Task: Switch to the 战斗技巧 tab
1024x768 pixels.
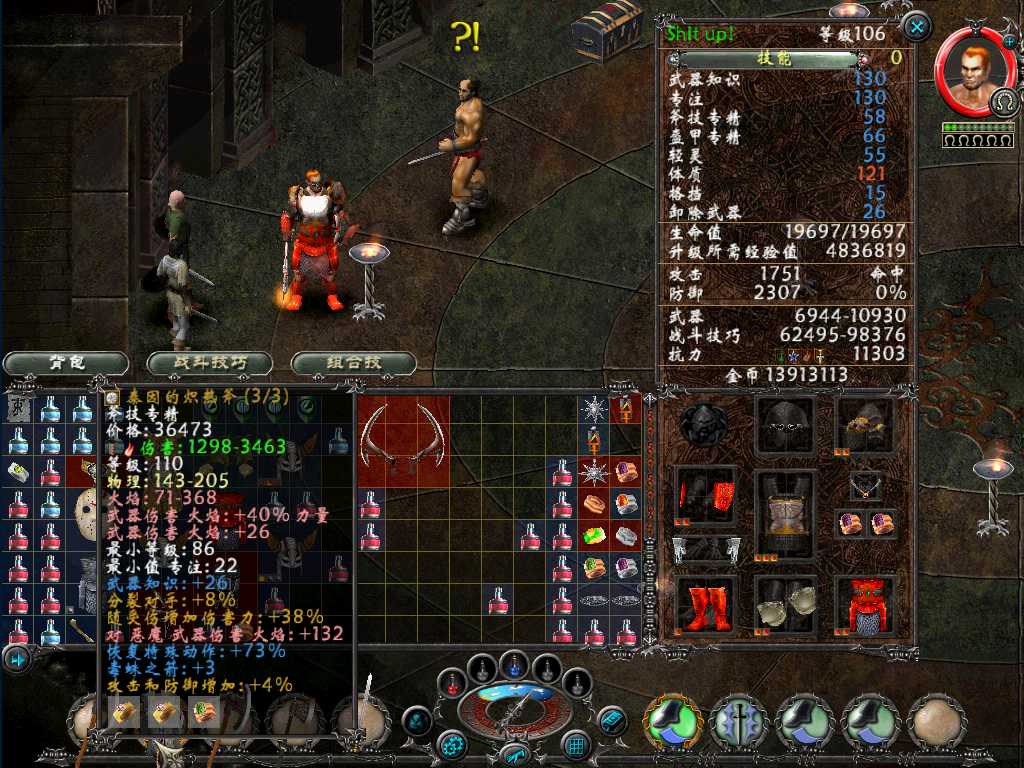Action: pyautogui.click(x=210, y=363)
